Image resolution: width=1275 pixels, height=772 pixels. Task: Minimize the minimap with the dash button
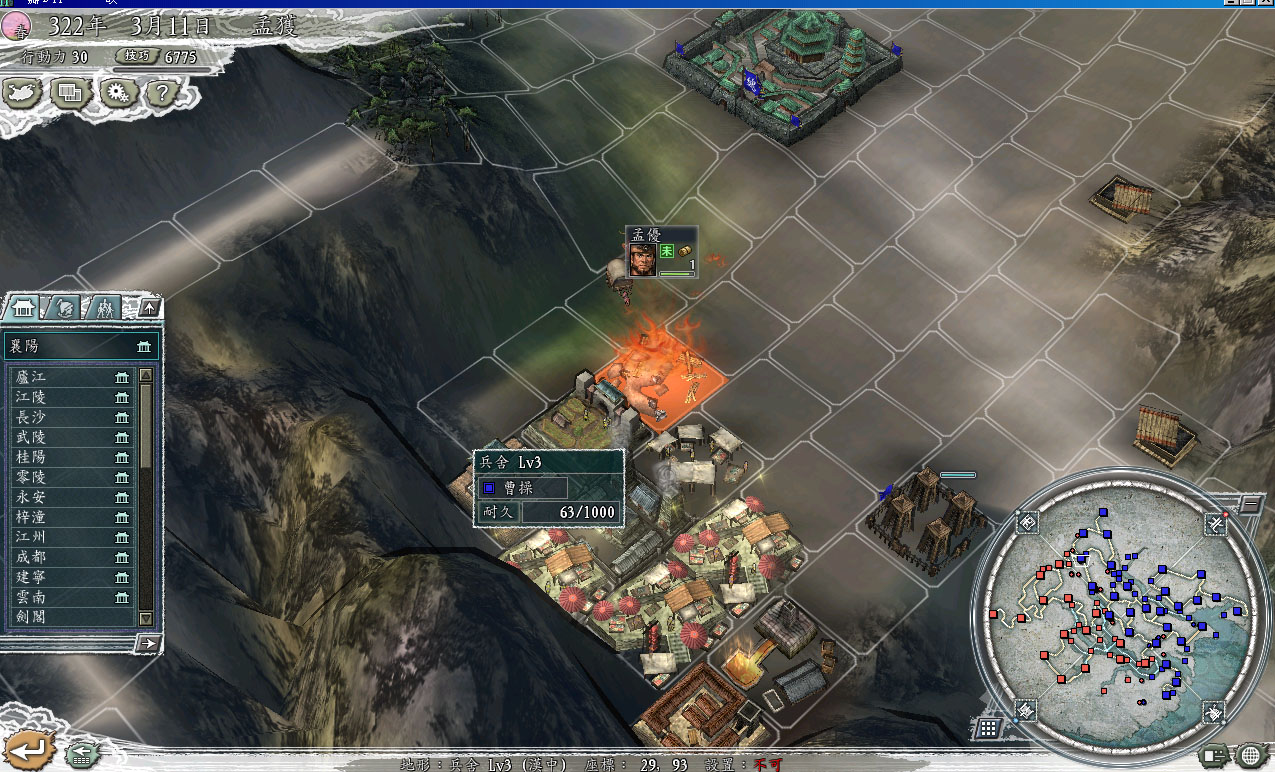[1250, 506]
